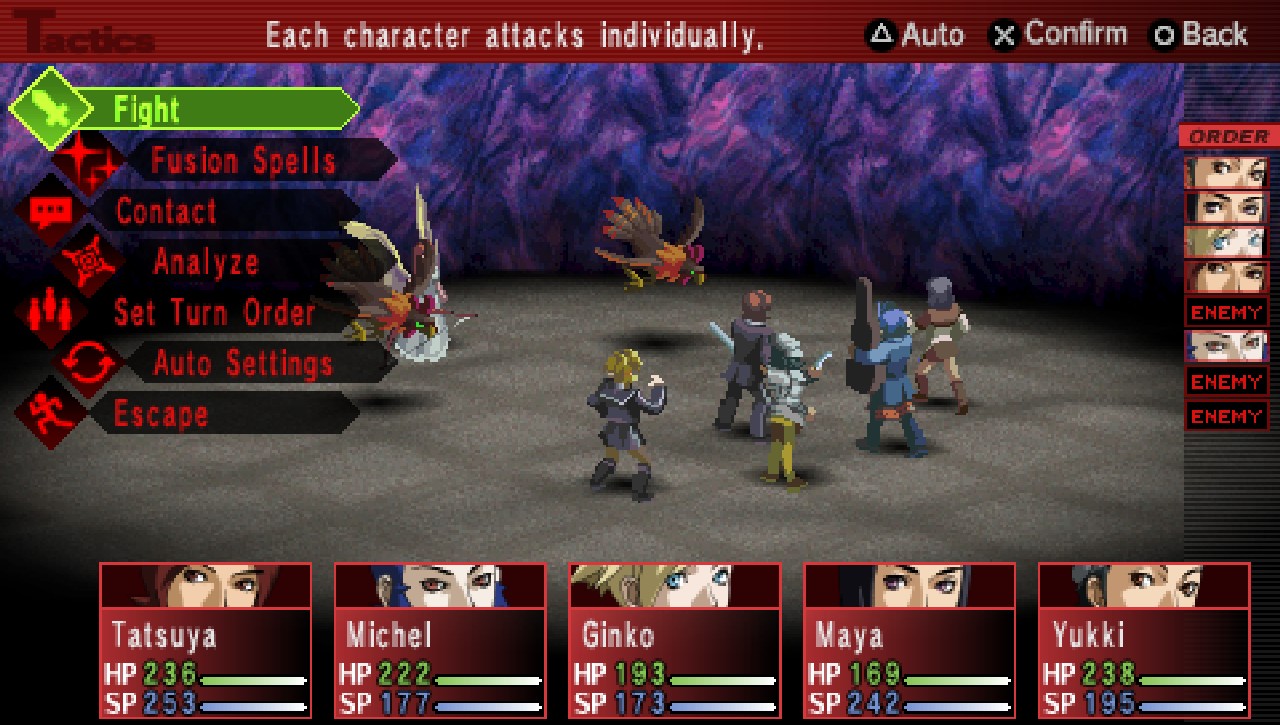1280x725 pixels.
Task: Pick Yukki's character panel
Action: click(x=1144, y=640)
